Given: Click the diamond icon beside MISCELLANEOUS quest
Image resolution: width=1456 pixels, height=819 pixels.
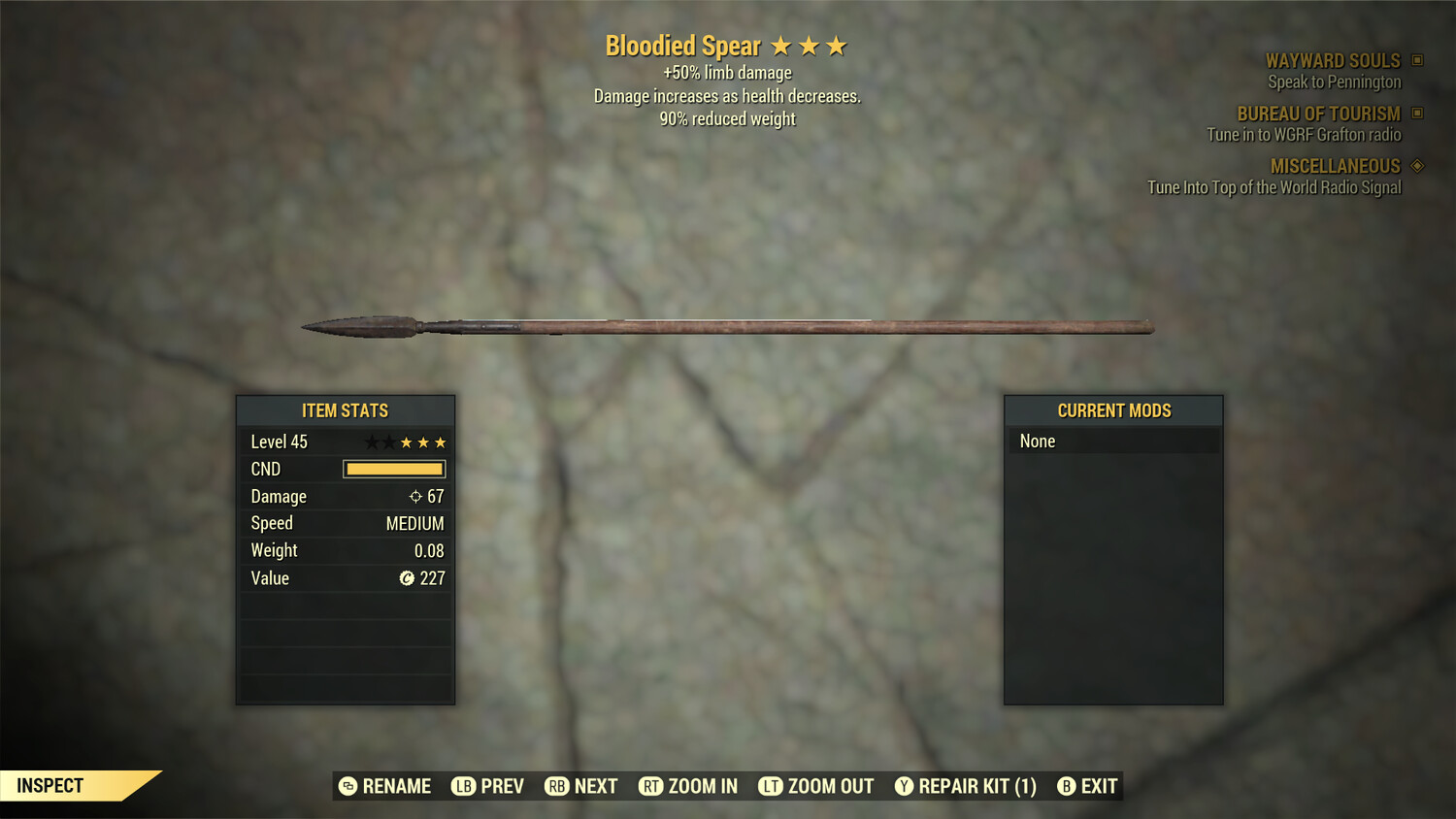Looking at the screenshot, I should [x=1416, y=166].
